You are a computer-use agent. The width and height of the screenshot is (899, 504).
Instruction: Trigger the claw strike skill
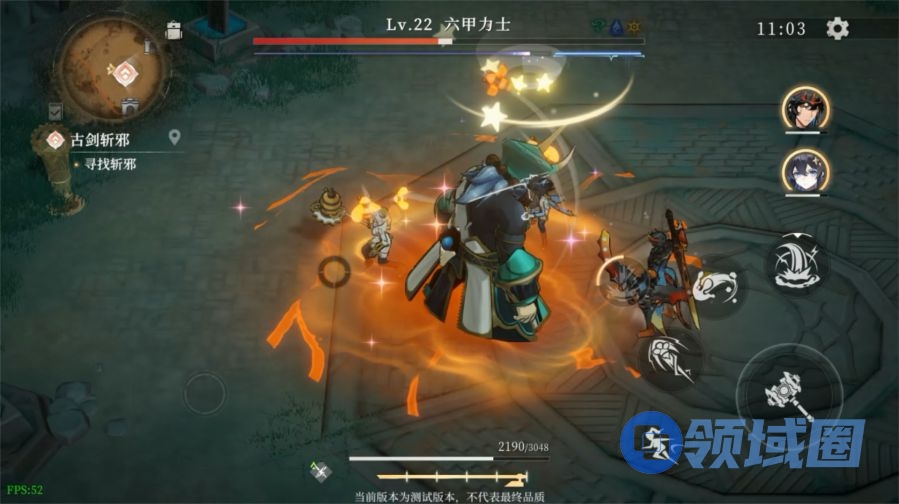pos(669,357)
